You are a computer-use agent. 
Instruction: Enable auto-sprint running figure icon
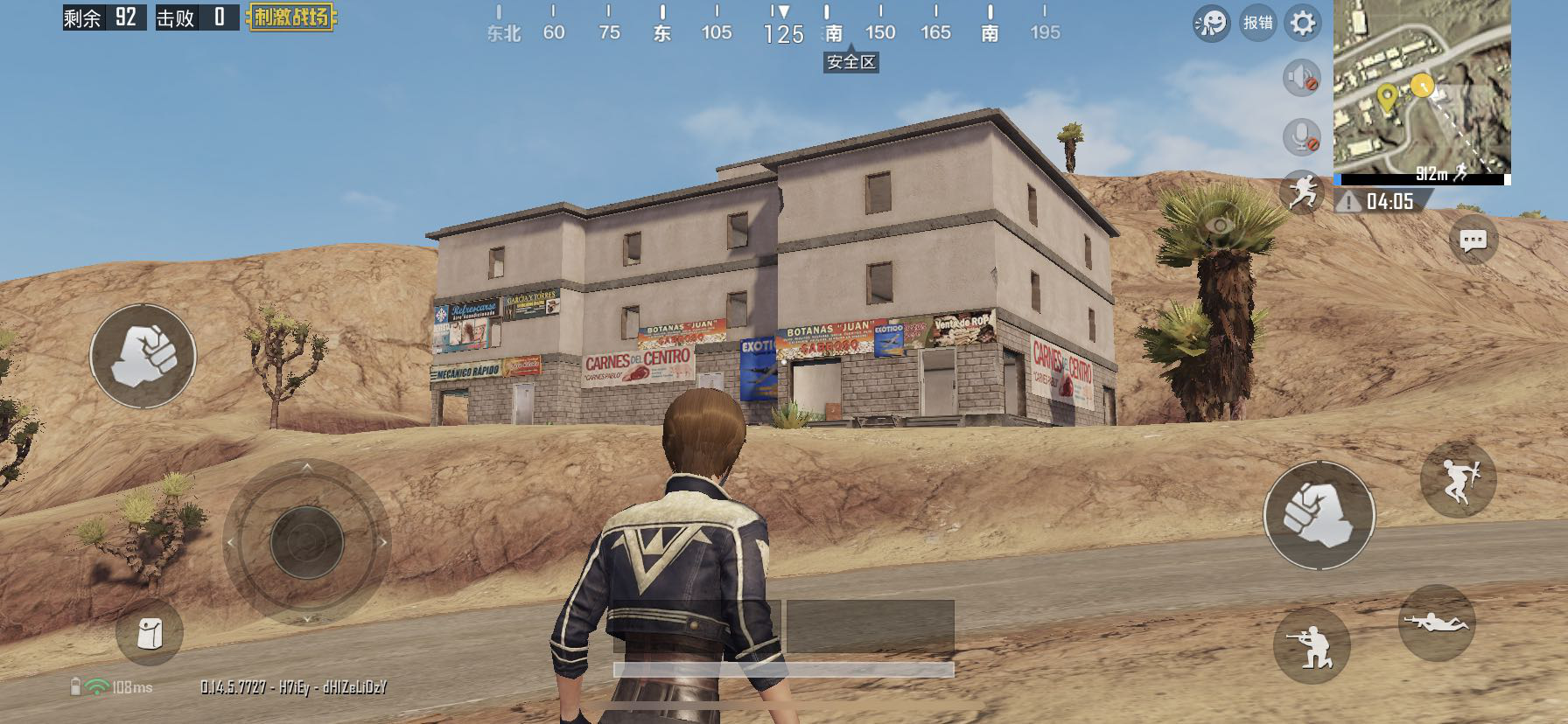1301,191
